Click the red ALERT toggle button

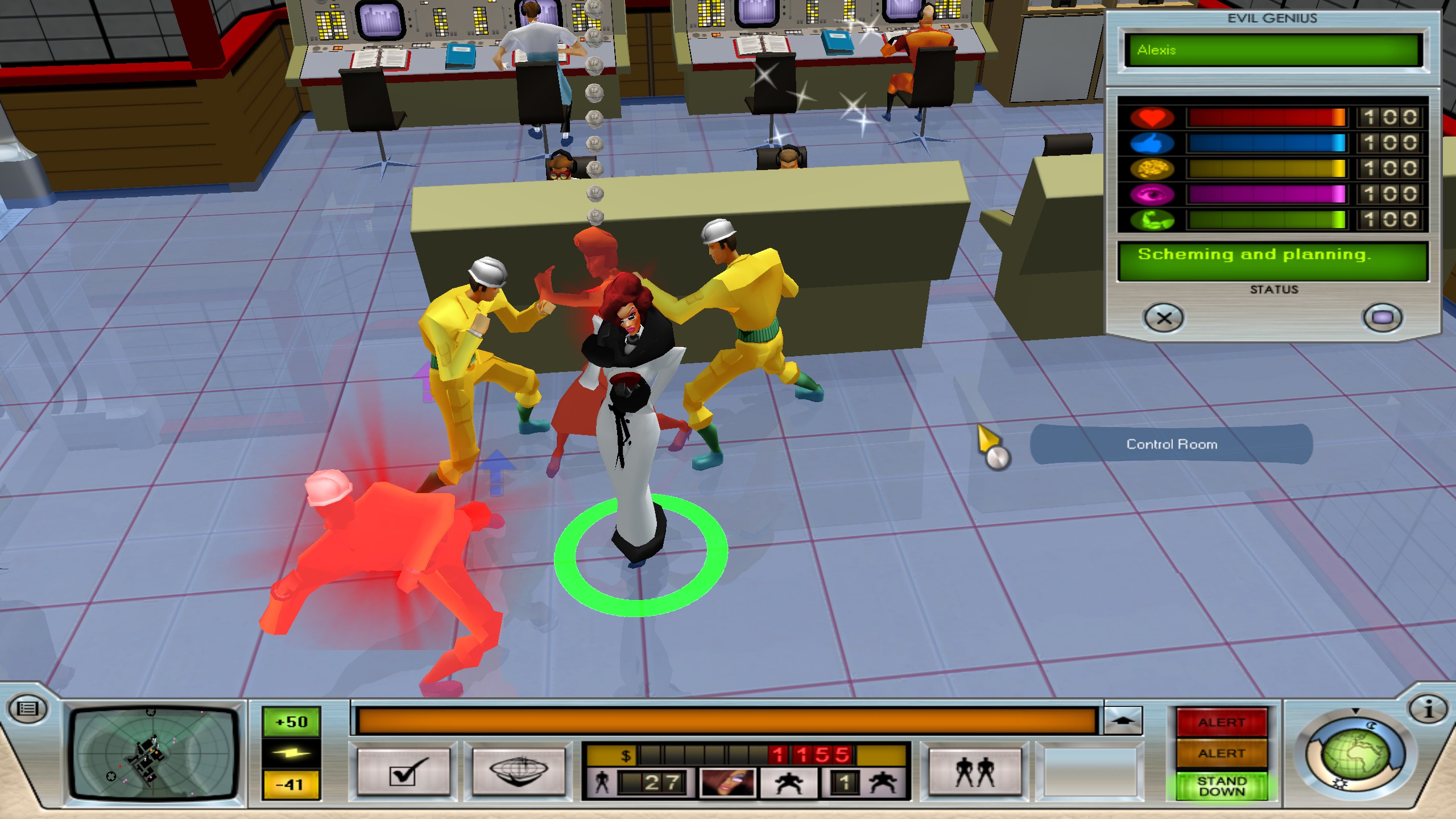(1222, 723)
